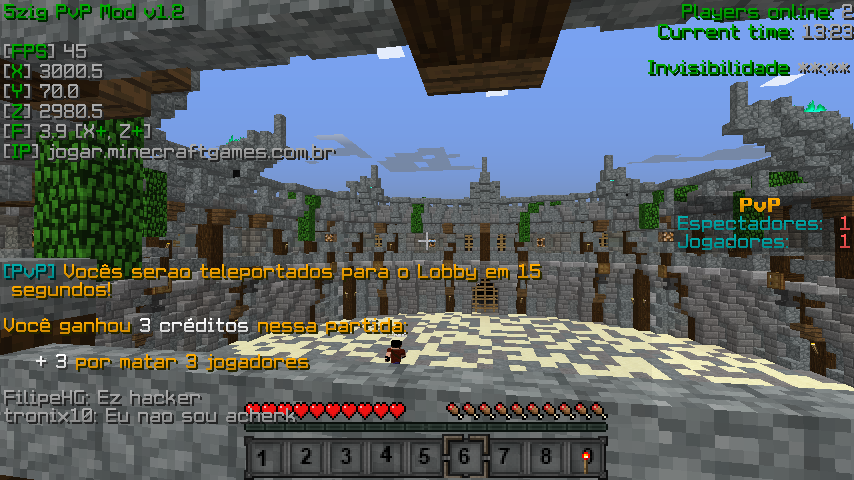Pick hotbar slot number 4
The height and width of the screenshot is (480, 854).
click(x=385, y=458)
